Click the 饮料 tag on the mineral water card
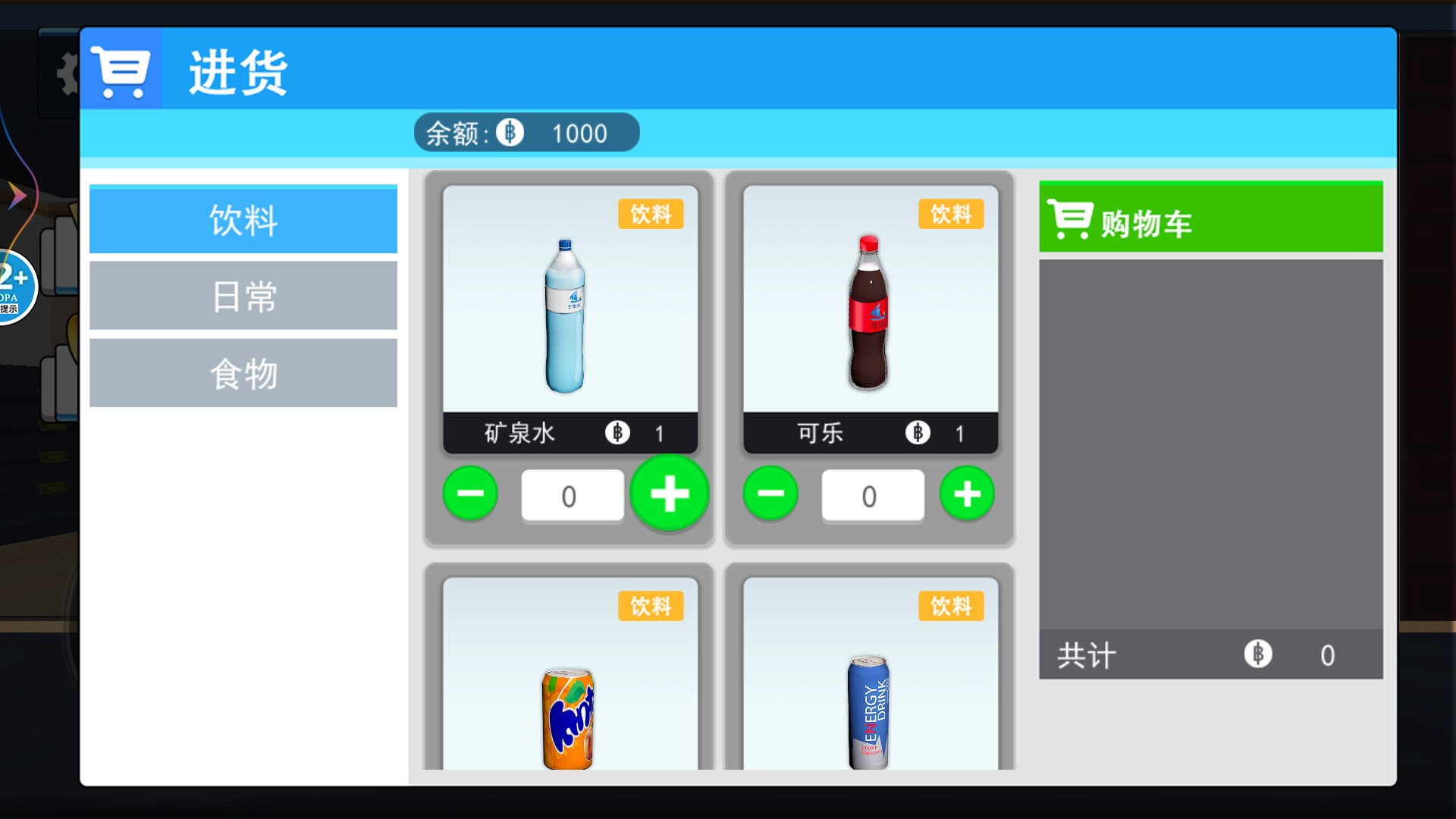The height and width of the screenshot is (819, 1456). tap(651, 215)
